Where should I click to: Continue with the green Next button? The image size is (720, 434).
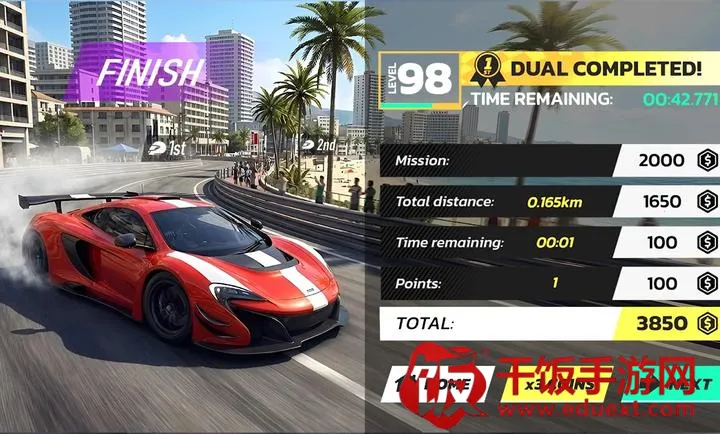(682, 384)
